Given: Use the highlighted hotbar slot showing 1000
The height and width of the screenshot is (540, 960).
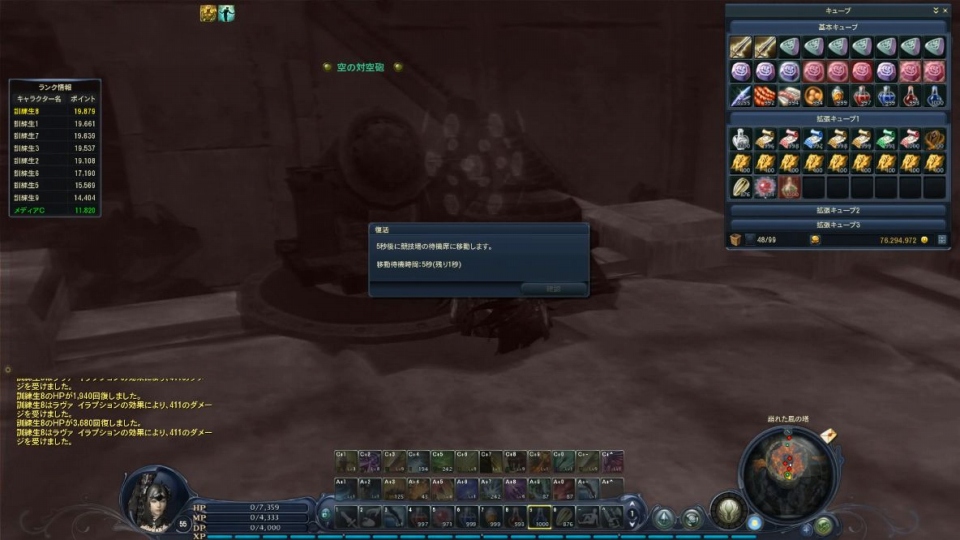Looking at the screenshot, I should [540, 517].
